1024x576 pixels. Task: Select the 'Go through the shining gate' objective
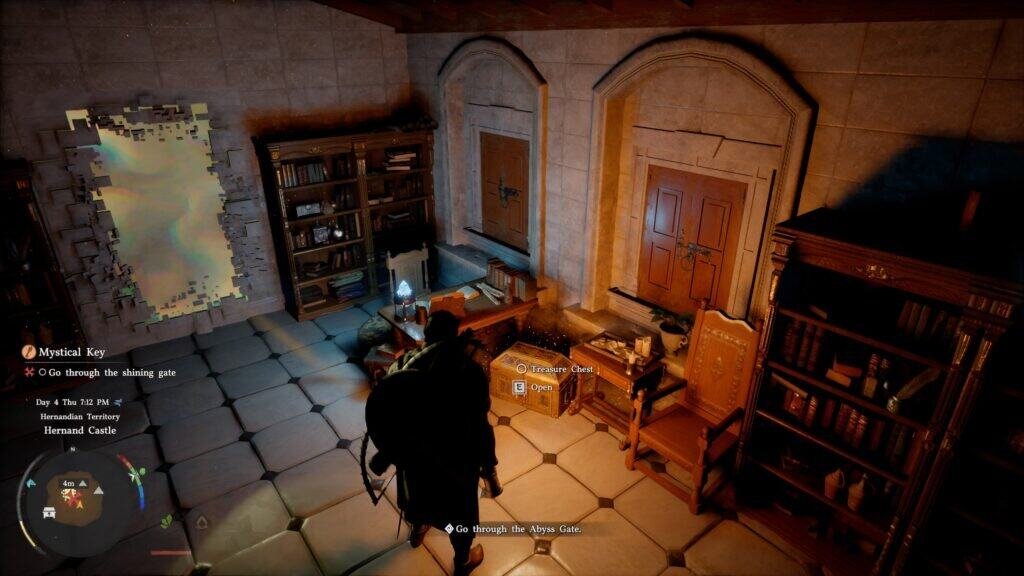tap(95, 373)
